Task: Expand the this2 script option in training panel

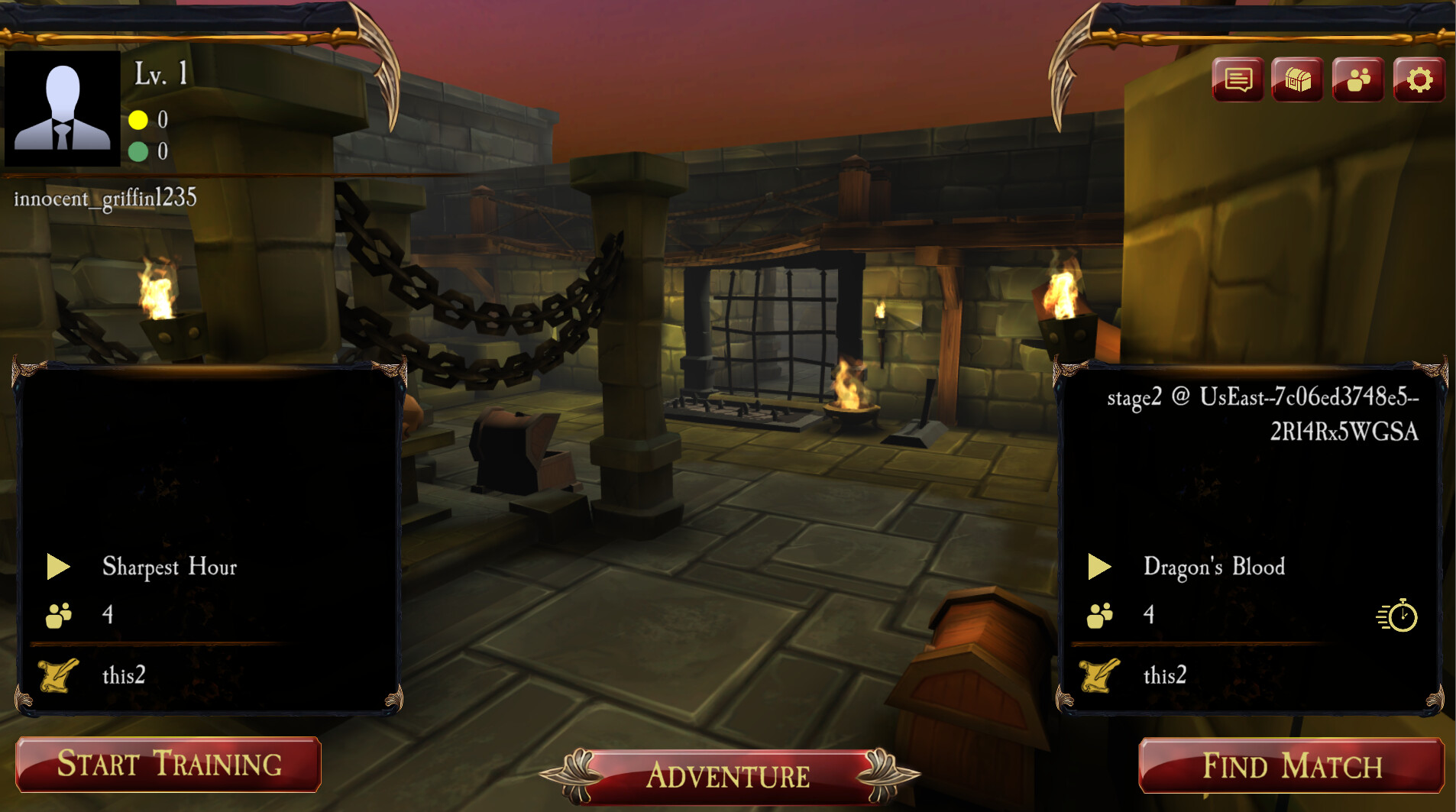Action: [125, 675]
